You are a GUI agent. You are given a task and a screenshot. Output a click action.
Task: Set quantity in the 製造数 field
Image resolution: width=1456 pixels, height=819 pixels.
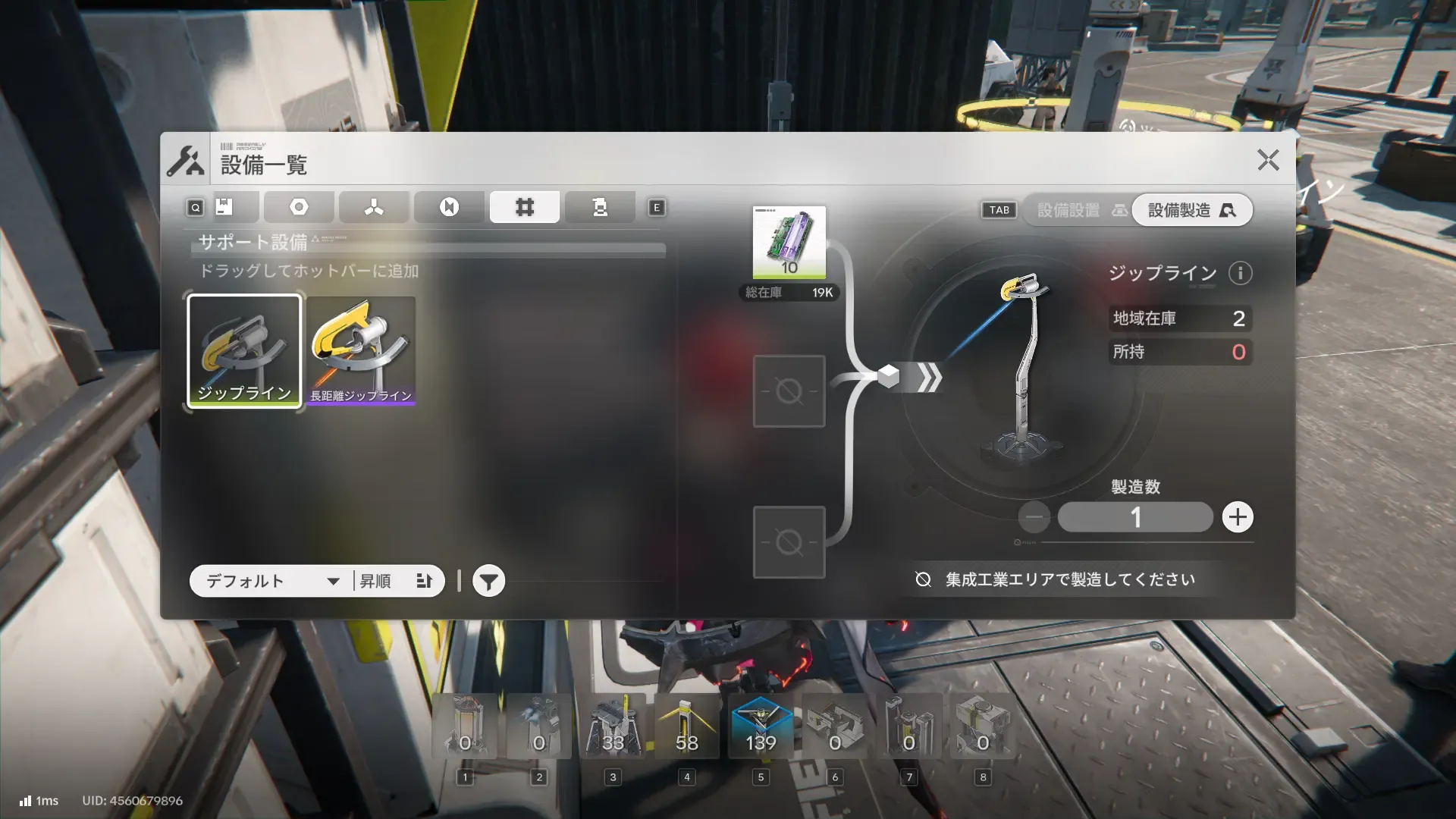click(x=1135, y=517)
